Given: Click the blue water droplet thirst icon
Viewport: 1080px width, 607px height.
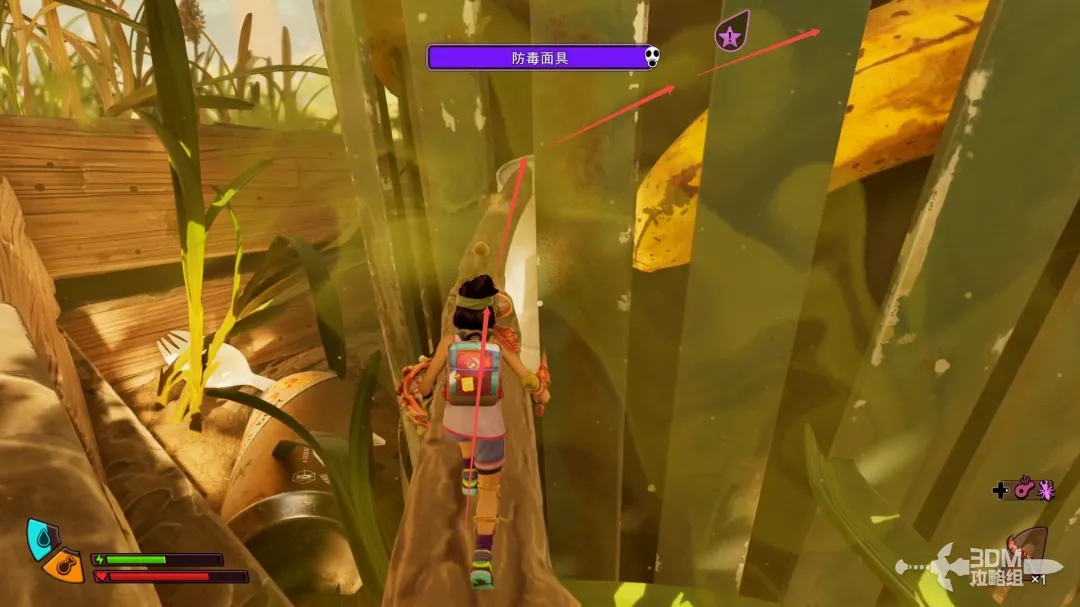Looking at the screenshot, I should [x=40, y=537].
